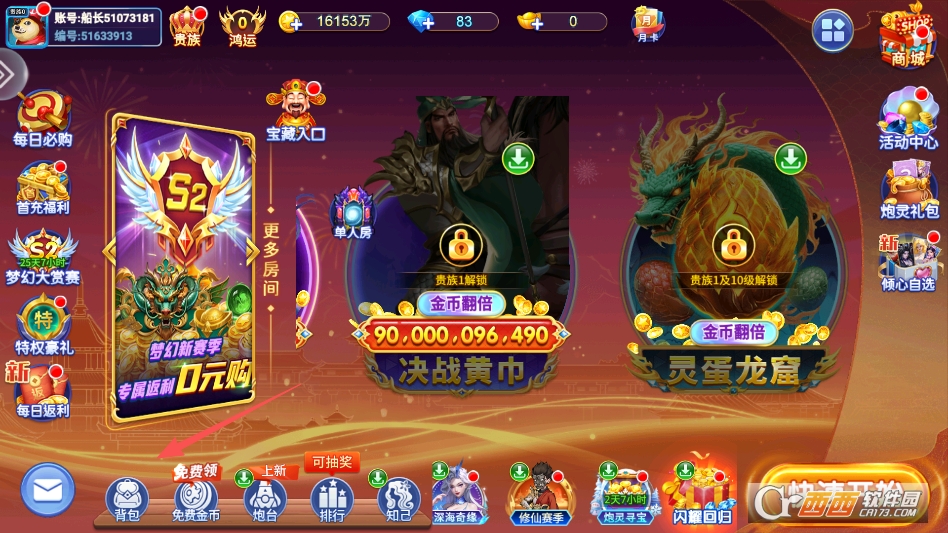Viewport: 948px width, 533px height.
Task: Open 每日返利 daily rebate
Action: tap(42, 390)
